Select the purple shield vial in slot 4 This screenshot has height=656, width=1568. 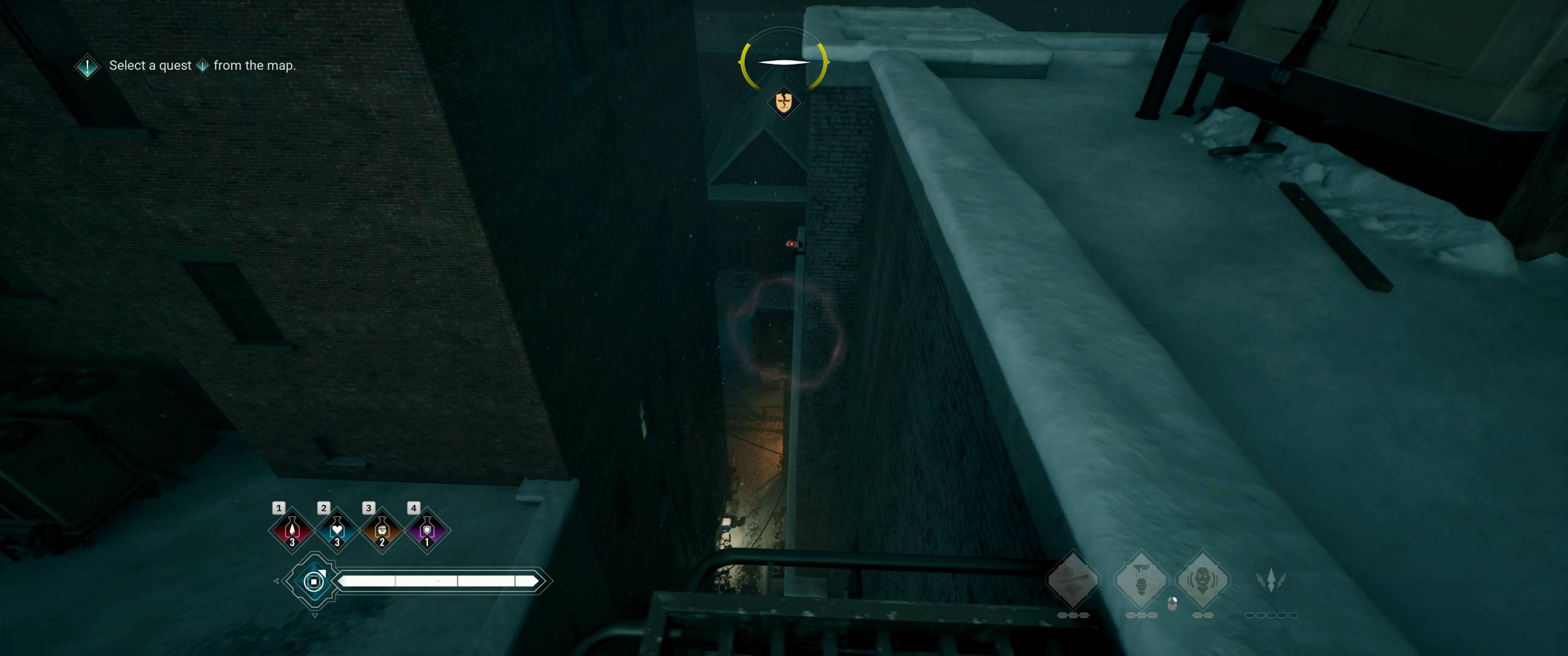427,531
